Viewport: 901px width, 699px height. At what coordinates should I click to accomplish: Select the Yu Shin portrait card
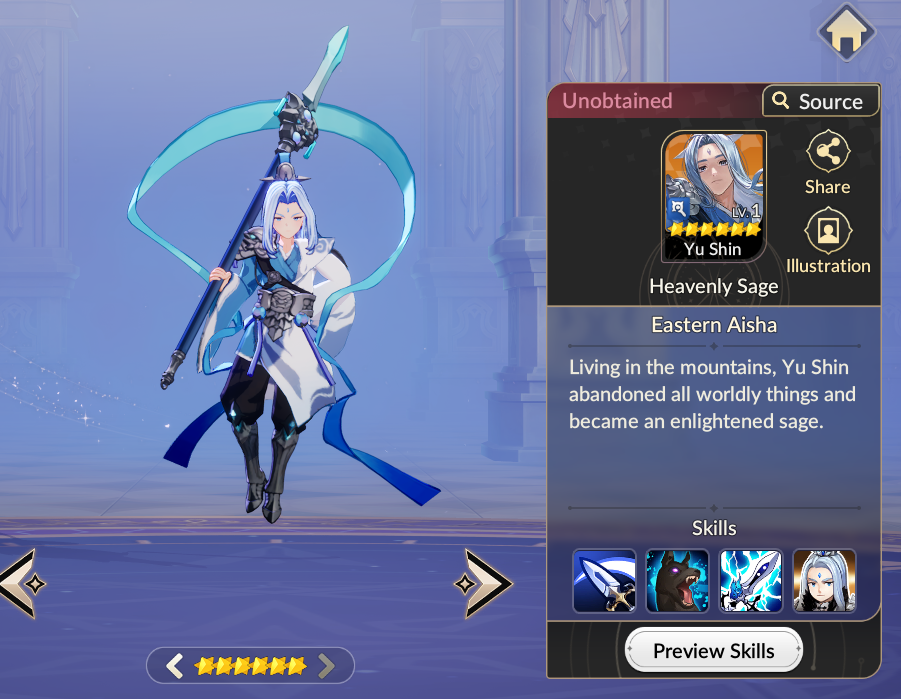pos(714,196)
